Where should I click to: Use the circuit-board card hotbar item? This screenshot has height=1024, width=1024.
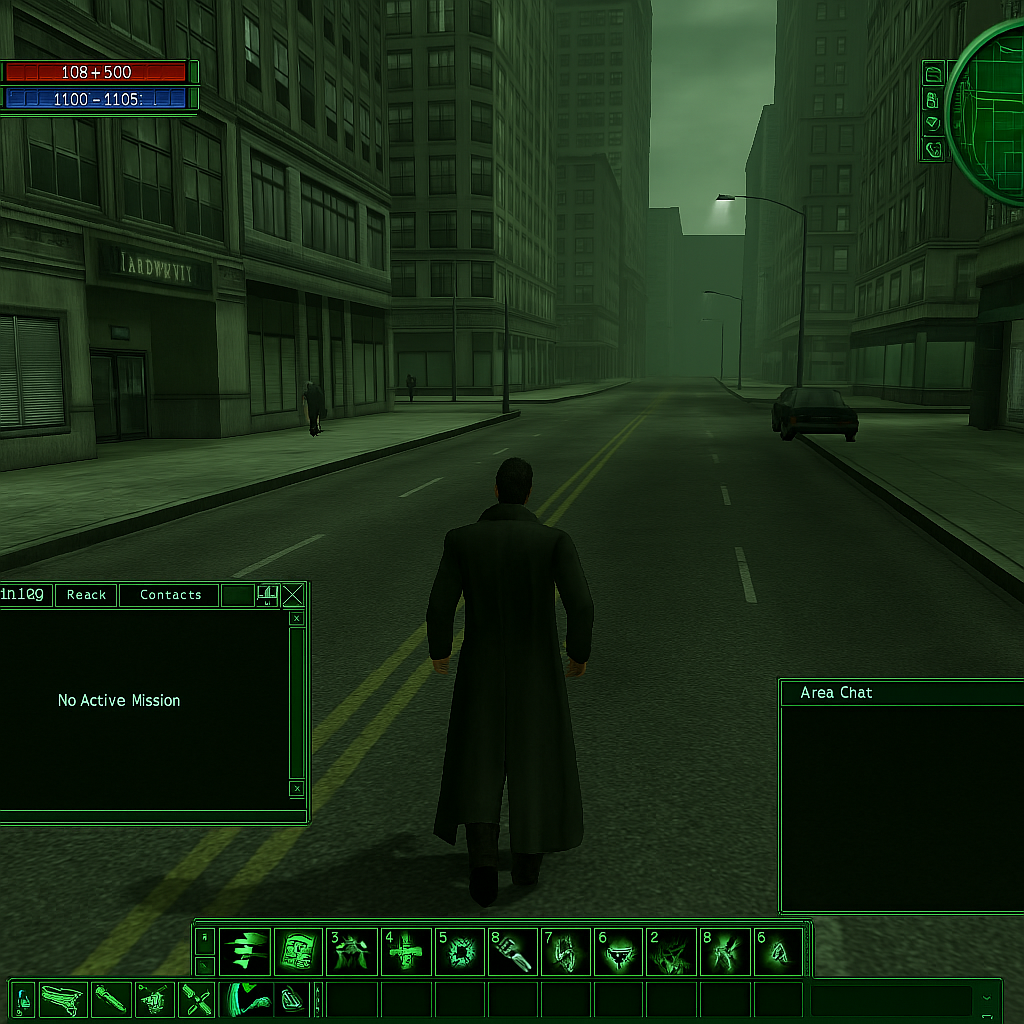(x=298, y=952)
